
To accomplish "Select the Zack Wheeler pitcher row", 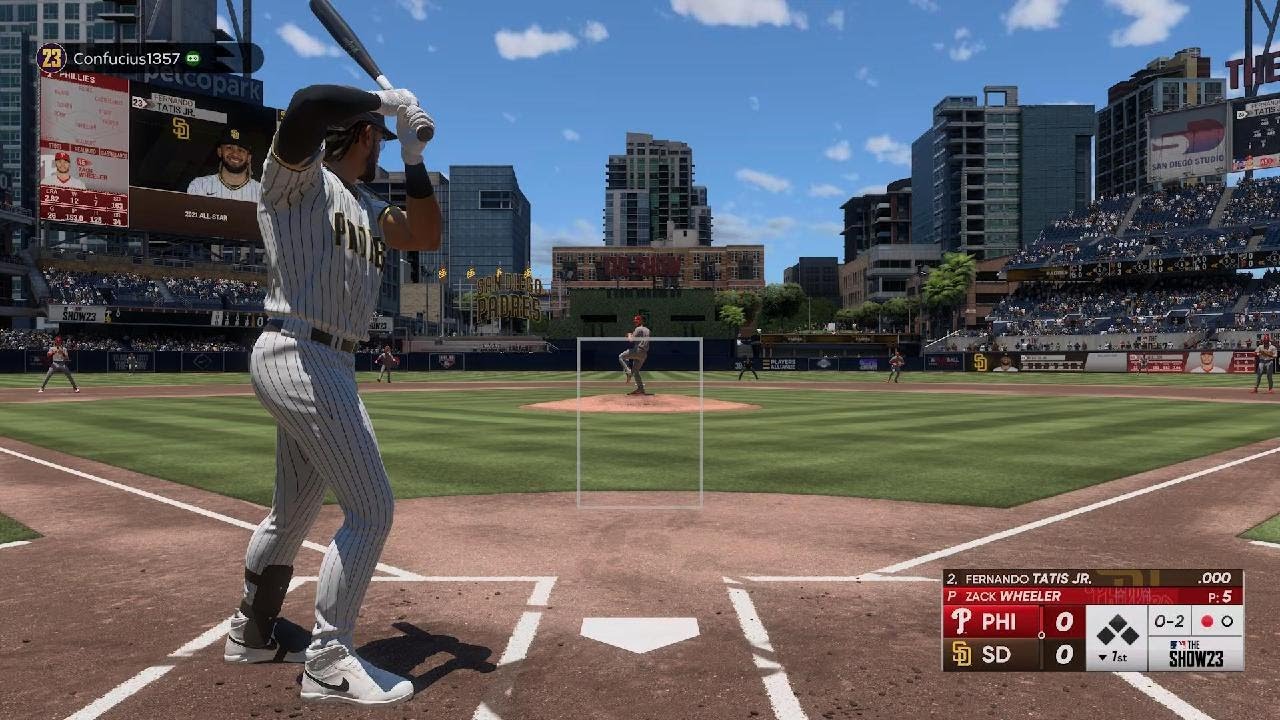I will [x=1092, y=596].
